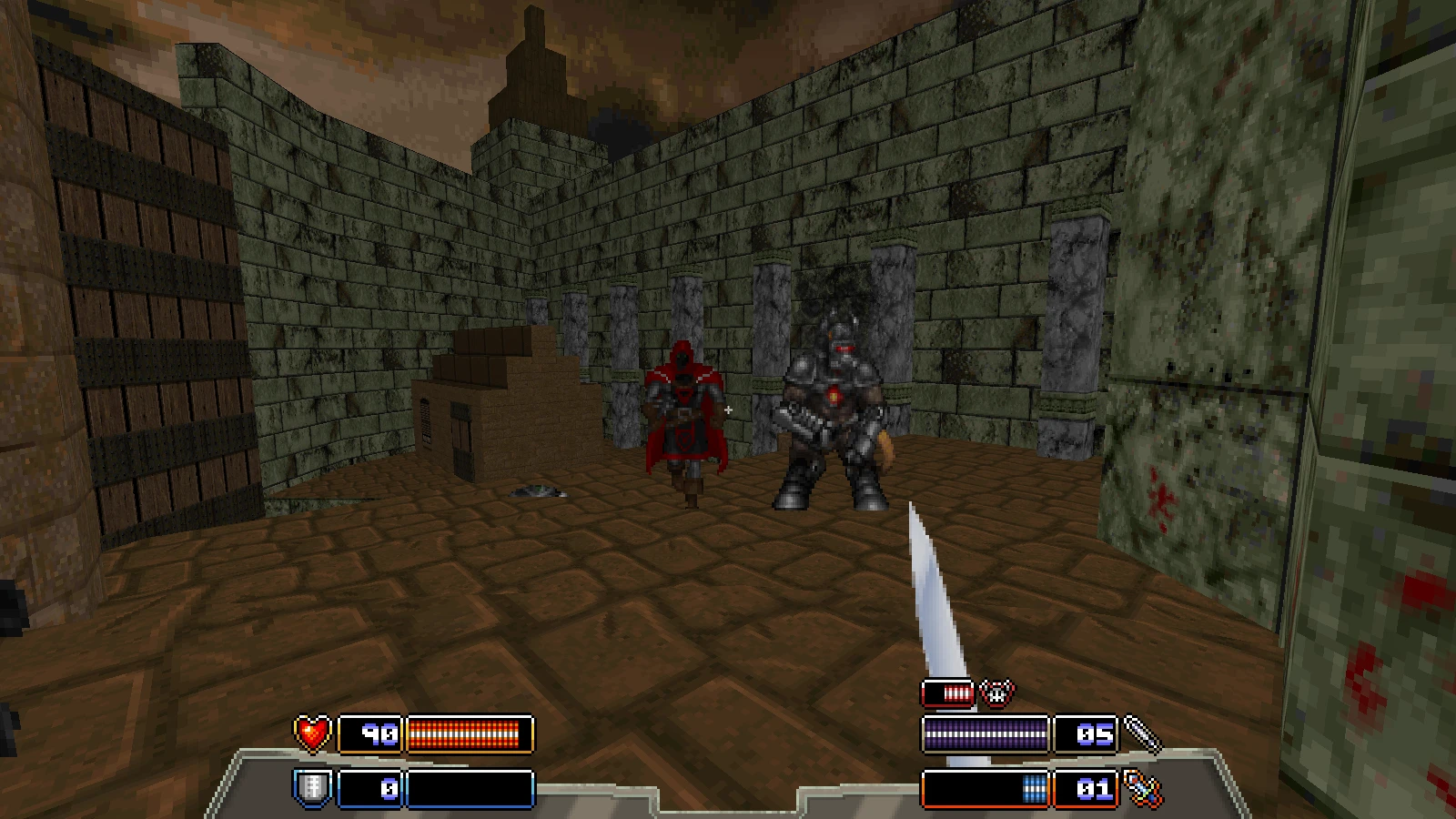
Task: Click the golden heart health icon
Action: pos(311,732)
